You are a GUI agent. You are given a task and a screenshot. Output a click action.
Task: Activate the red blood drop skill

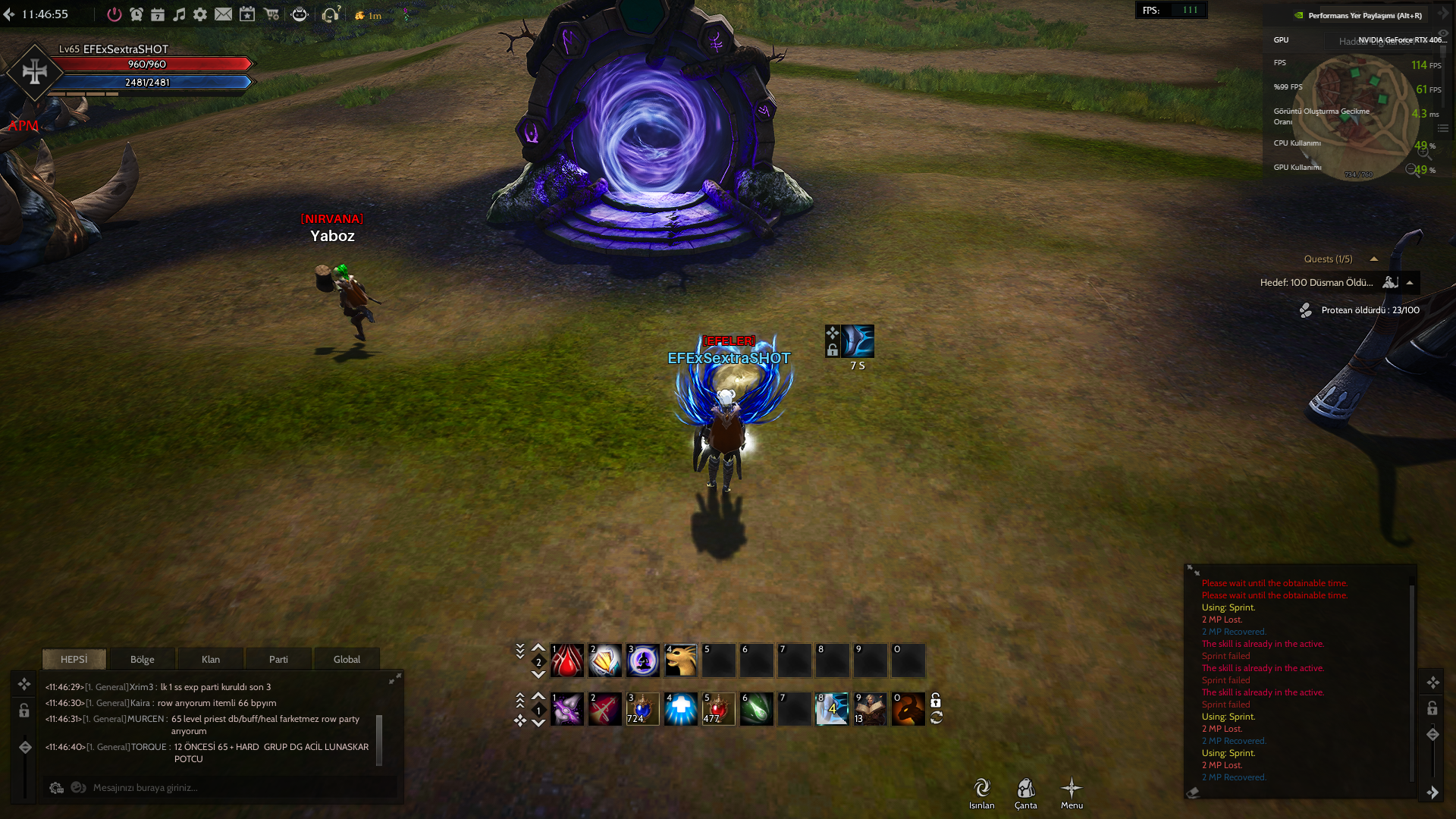[x=566, y=661]
